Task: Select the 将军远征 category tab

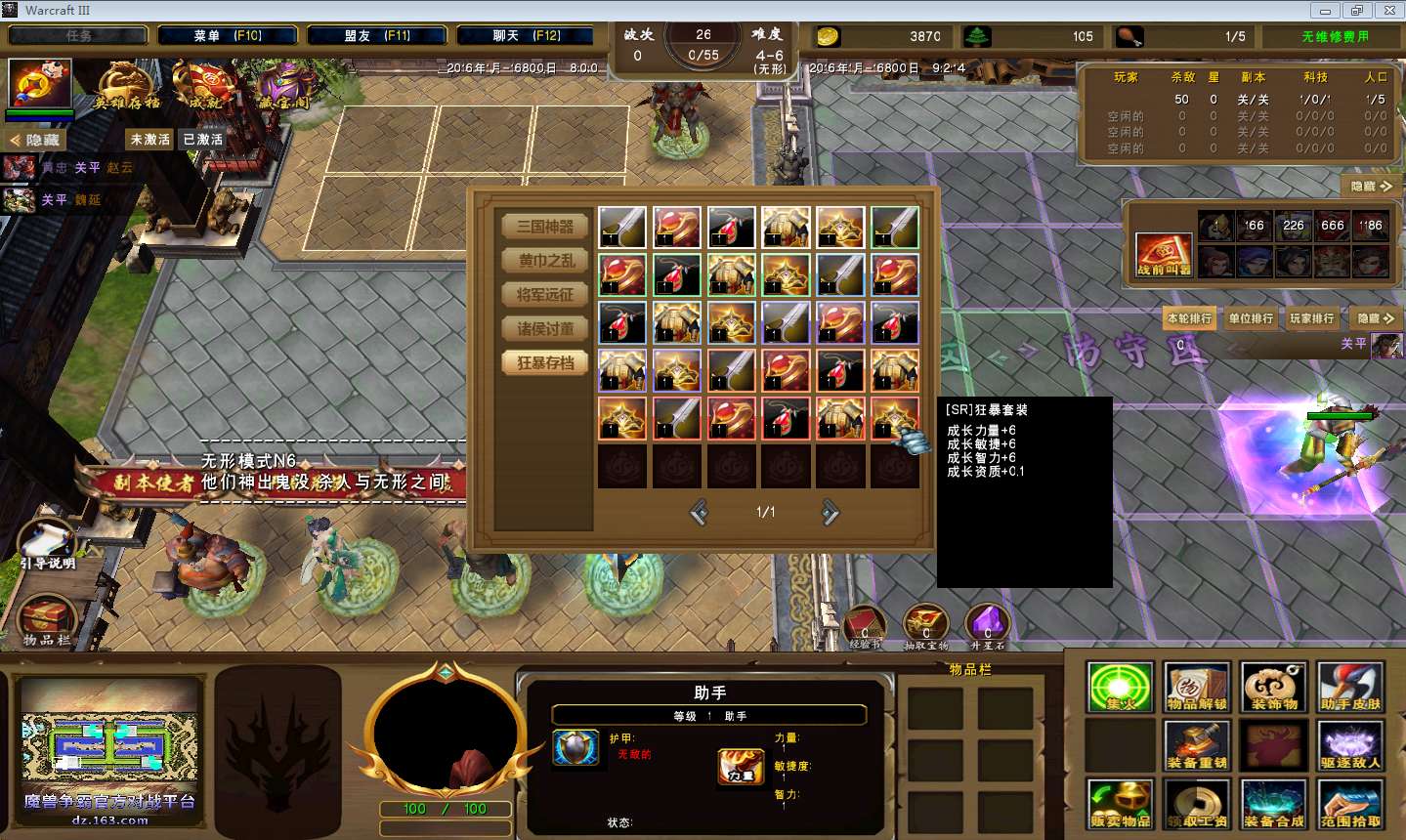Action: [x=545, y=295]
